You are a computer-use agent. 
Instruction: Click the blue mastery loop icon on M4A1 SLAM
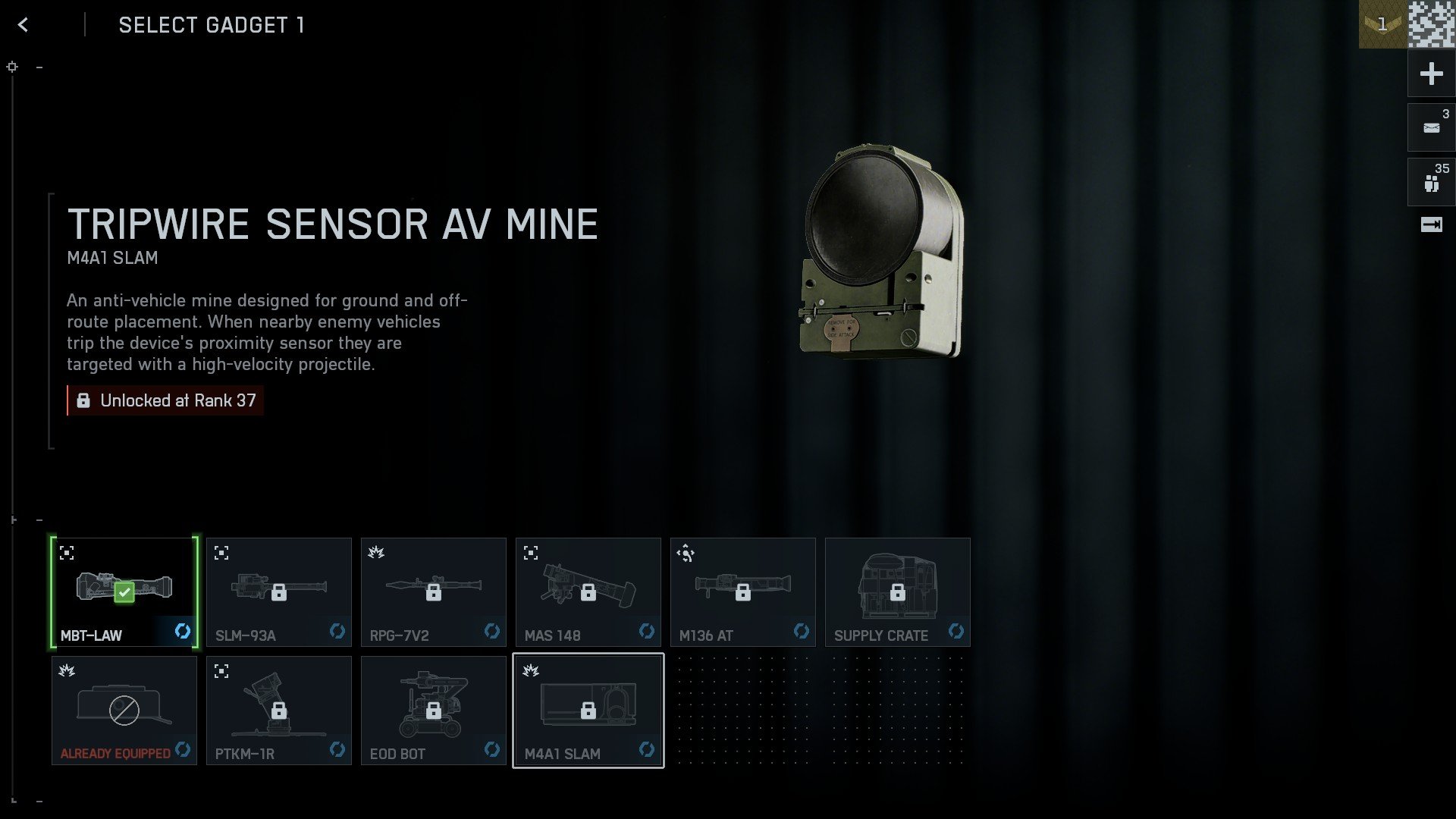tap(647, 751)
